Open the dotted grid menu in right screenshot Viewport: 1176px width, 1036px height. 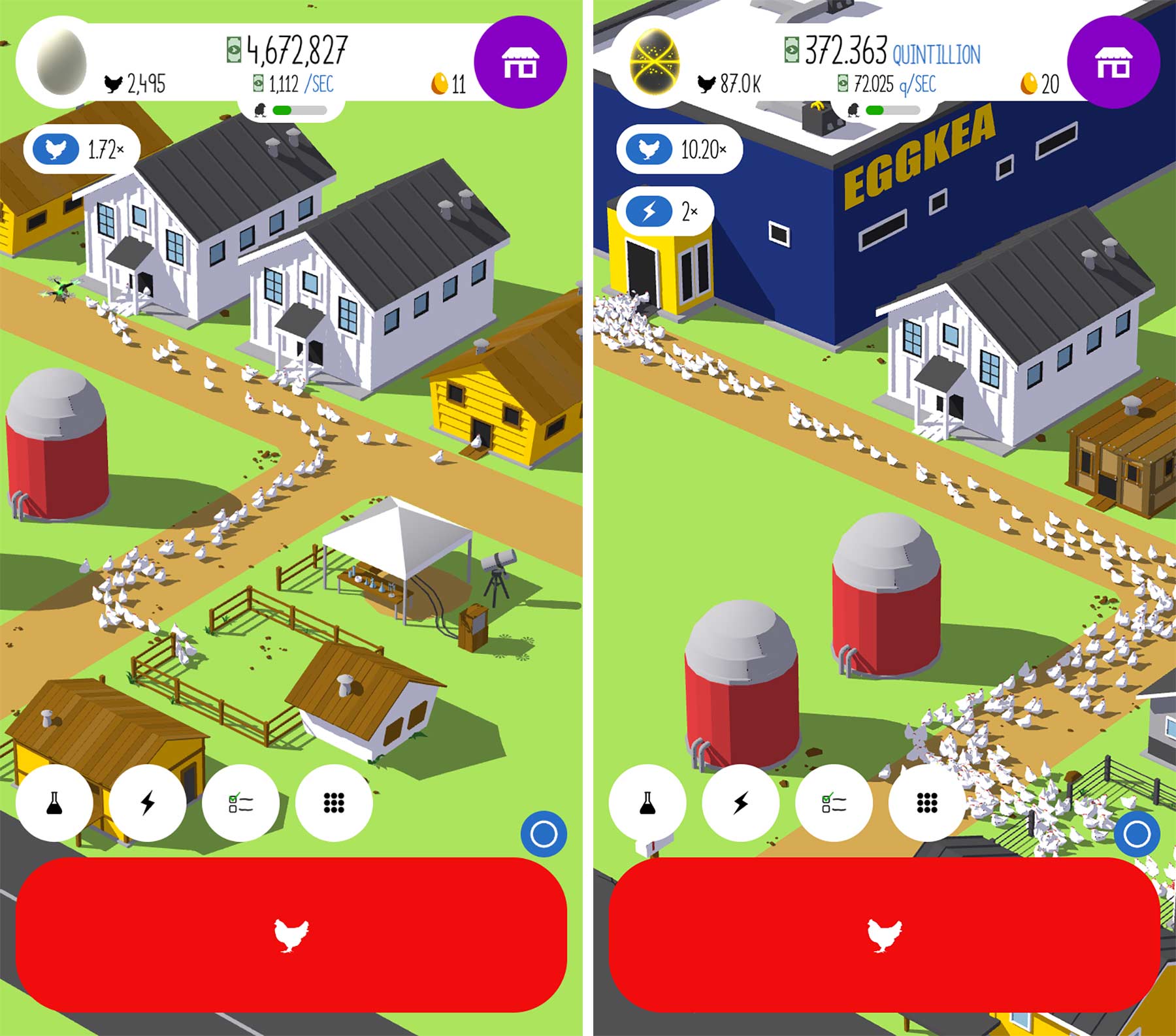927,803
